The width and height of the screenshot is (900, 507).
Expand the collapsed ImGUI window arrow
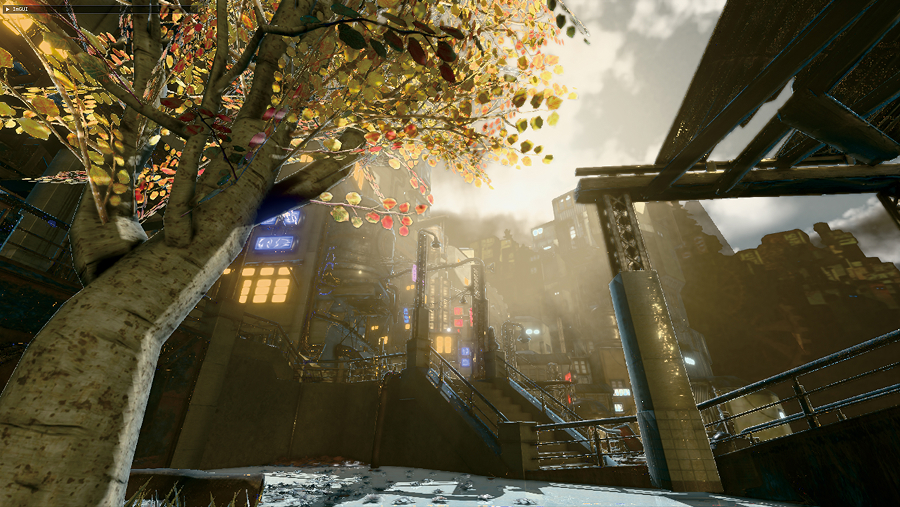5,9
